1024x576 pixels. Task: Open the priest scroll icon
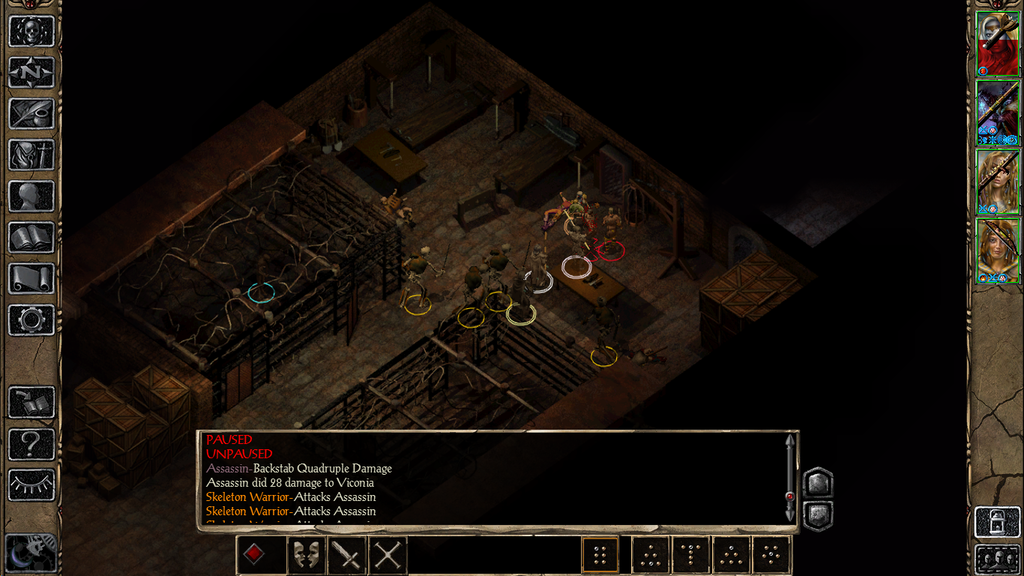(x=31, y=278)
